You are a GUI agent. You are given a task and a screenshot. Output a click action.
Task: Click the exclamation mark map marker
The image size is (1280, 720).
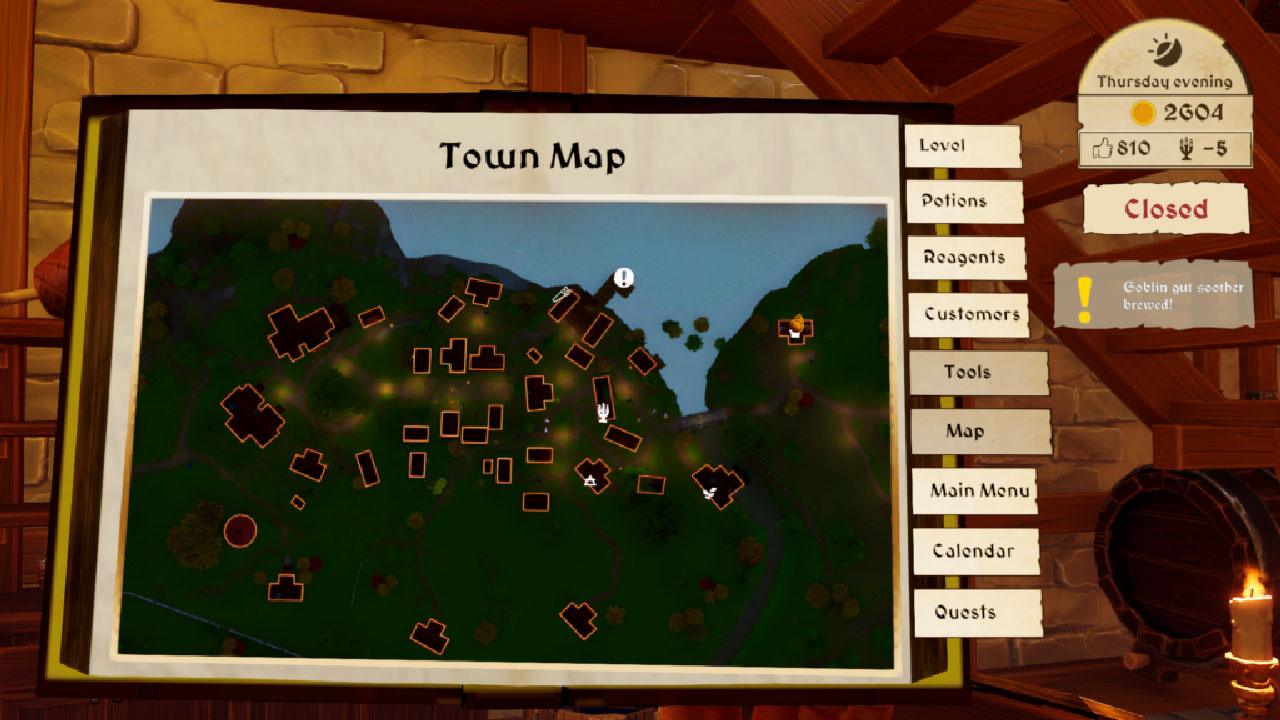click(x=624, y=278)
